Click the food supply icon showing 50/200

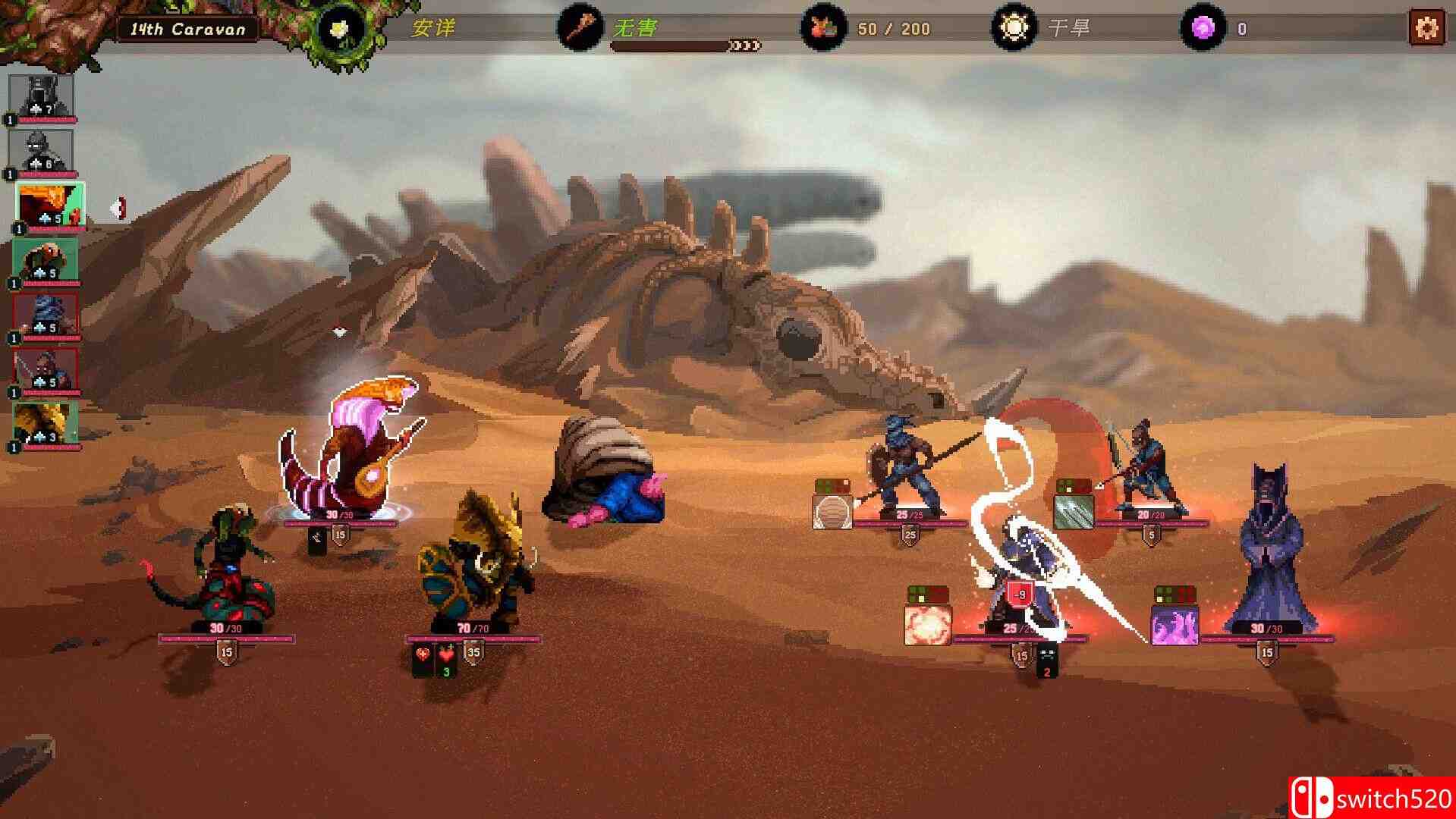point(825,28)
